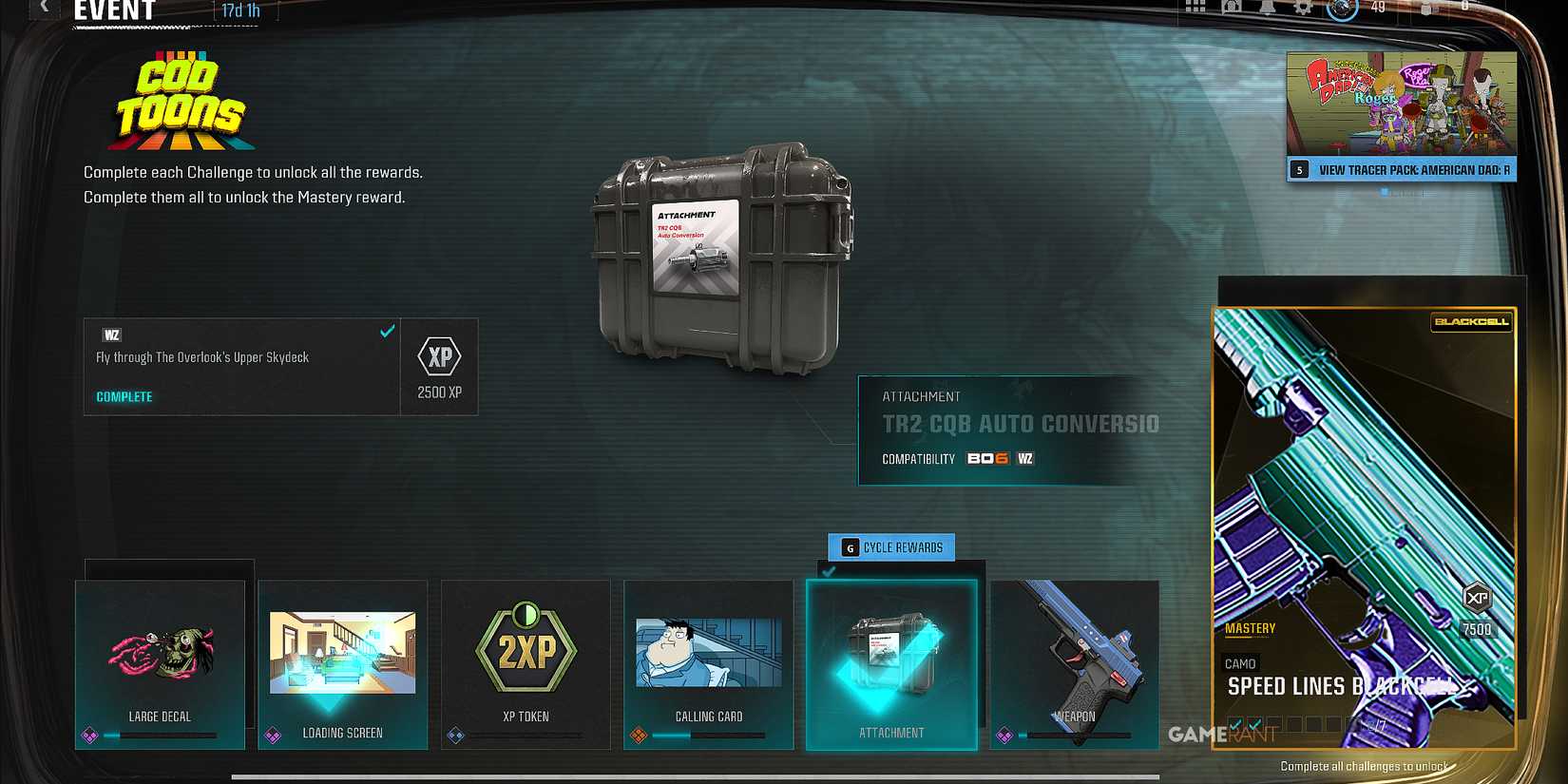Toggle the Attachment reward's completion checkmark
This screenshot has height=784, width=1568.
pos(829,572)
